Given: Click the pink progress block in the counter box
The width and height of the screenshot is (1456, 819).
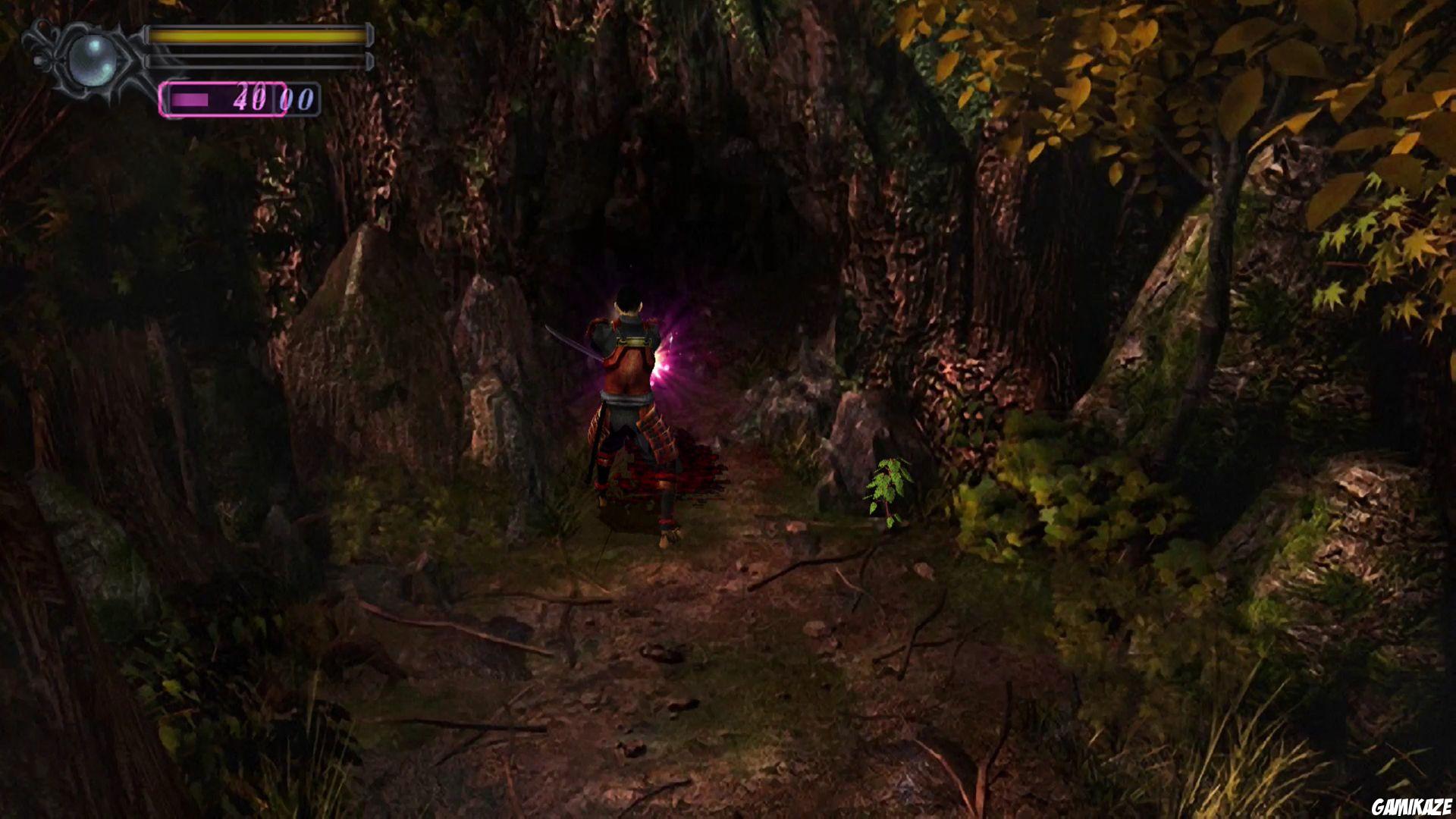Looking at the screenshot, I should (190, 99).
